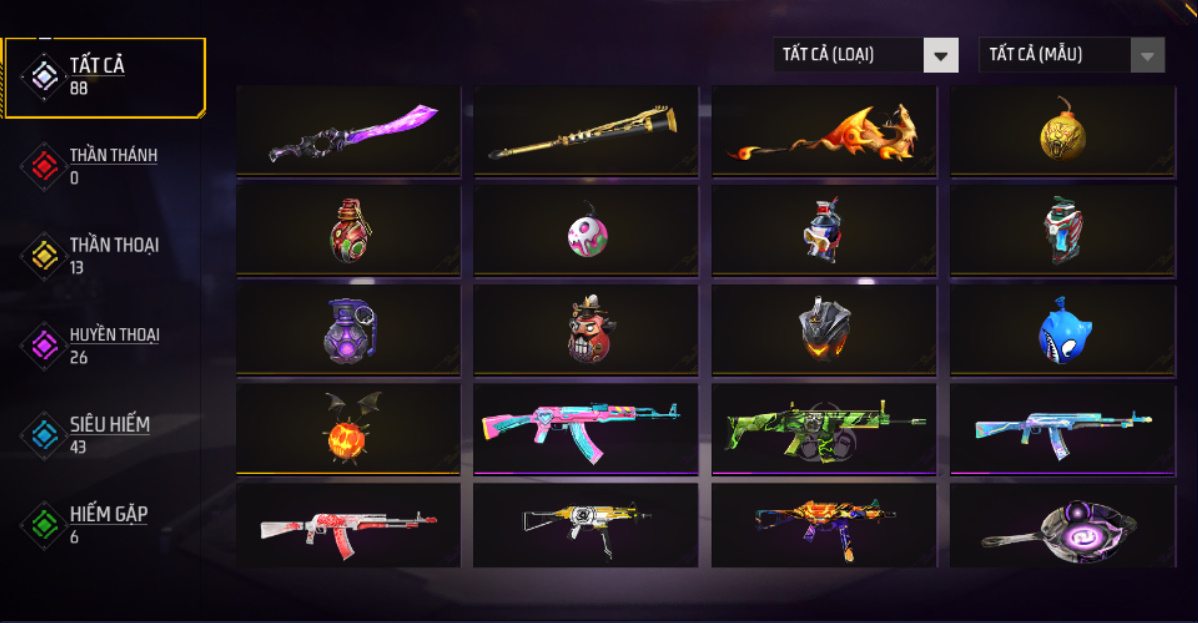Expand the Tất Cả (Mẫu) dropdown
Screen dimensions: 1198x623
click(1071, 55)
